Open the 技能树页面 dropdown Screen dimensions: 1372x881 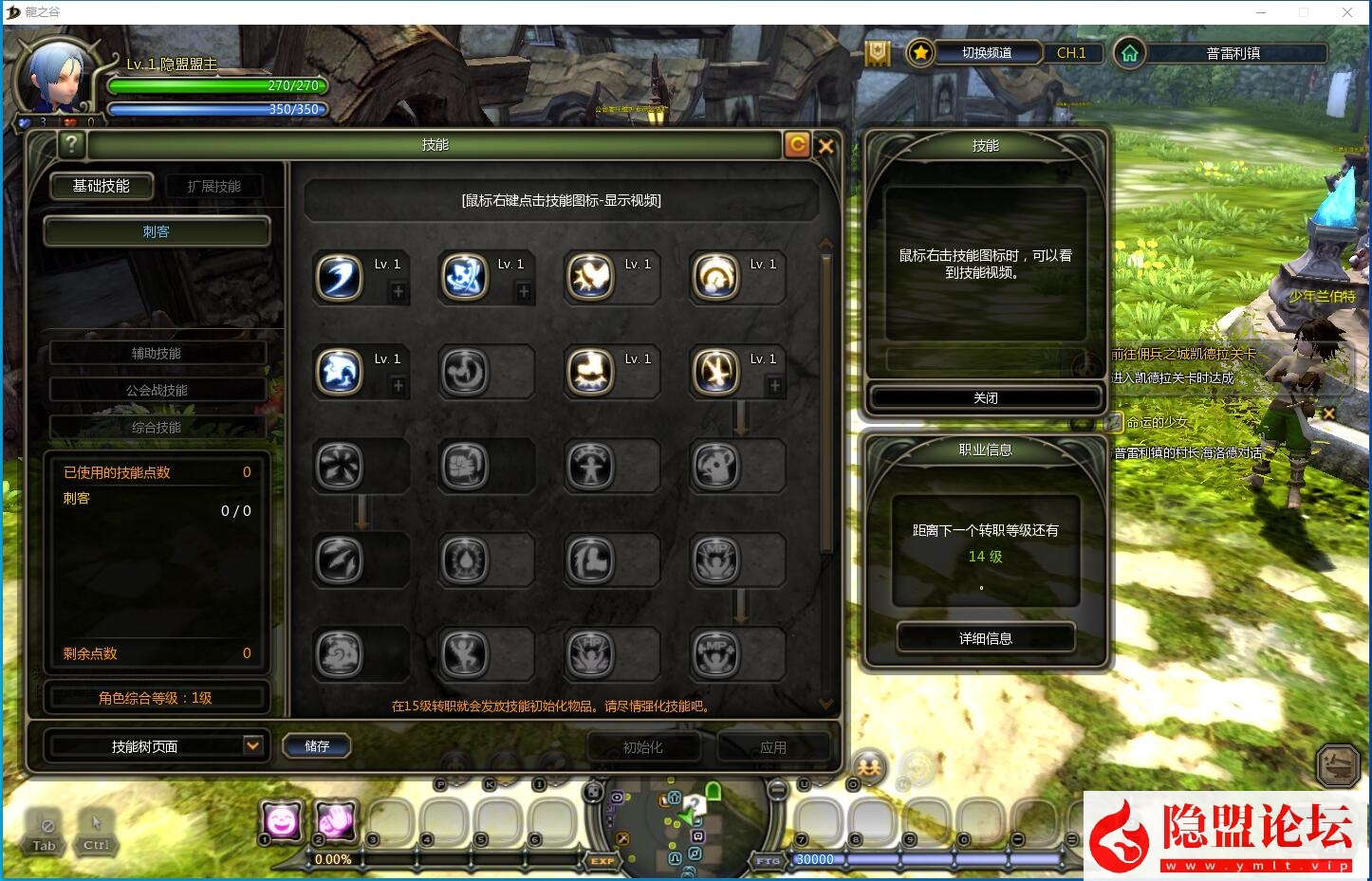[x=251, y=746]
